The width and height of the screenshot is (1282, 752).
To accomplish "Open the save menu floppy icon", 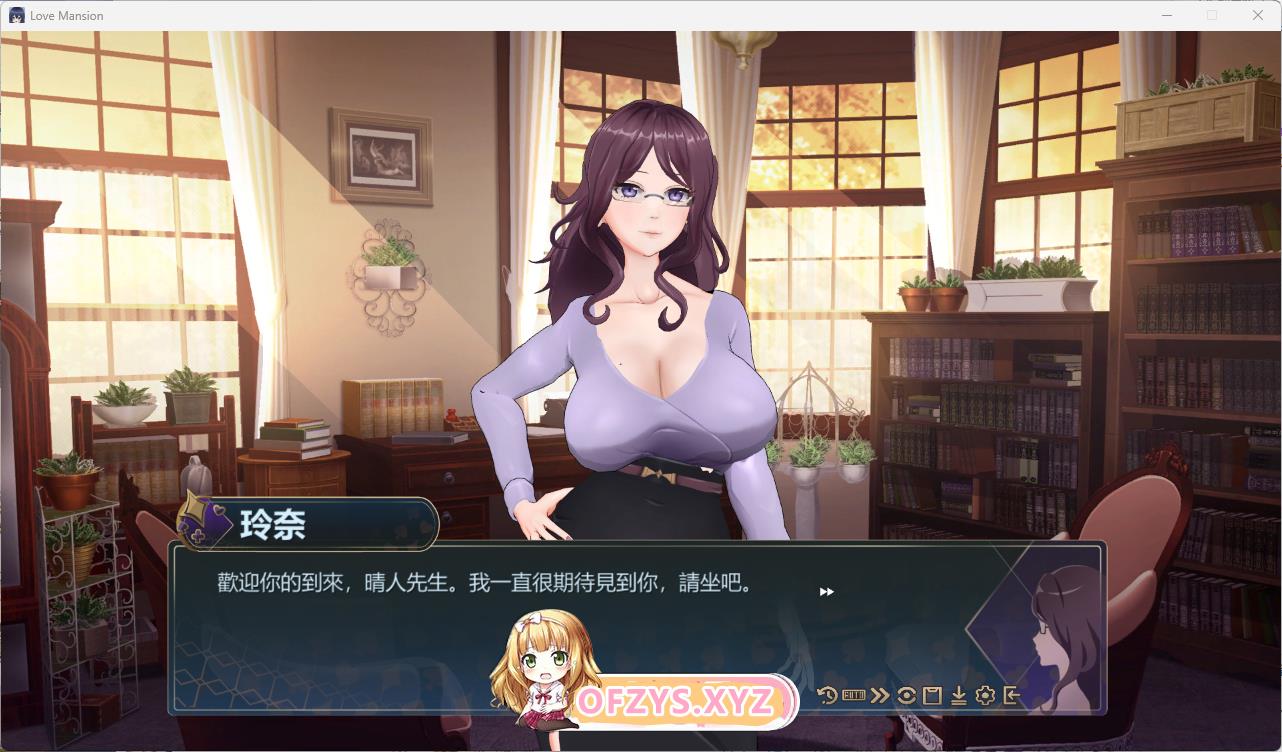I will click(932, 695).
